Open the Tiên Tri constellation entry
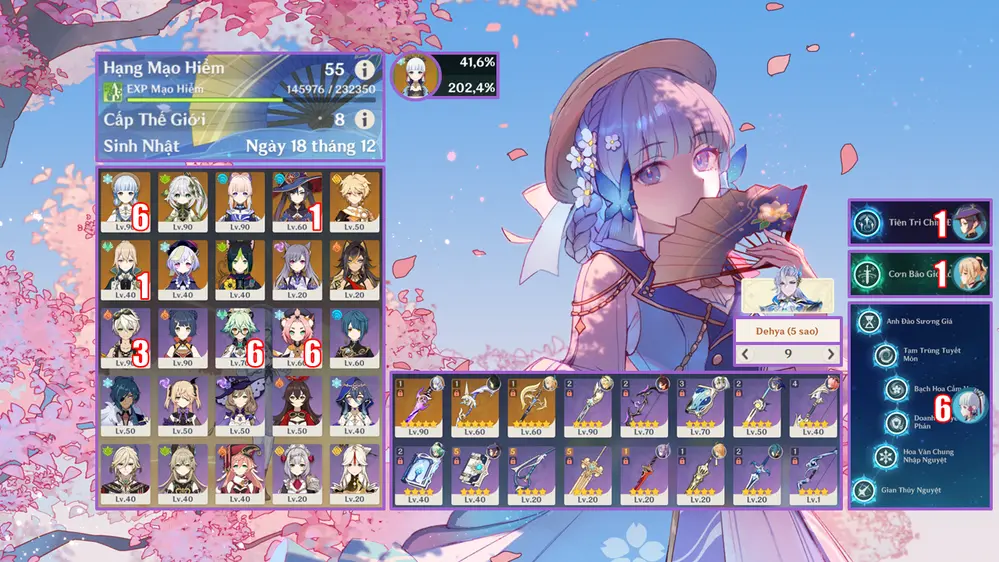The image size is (999, 562). coord(919,223)
